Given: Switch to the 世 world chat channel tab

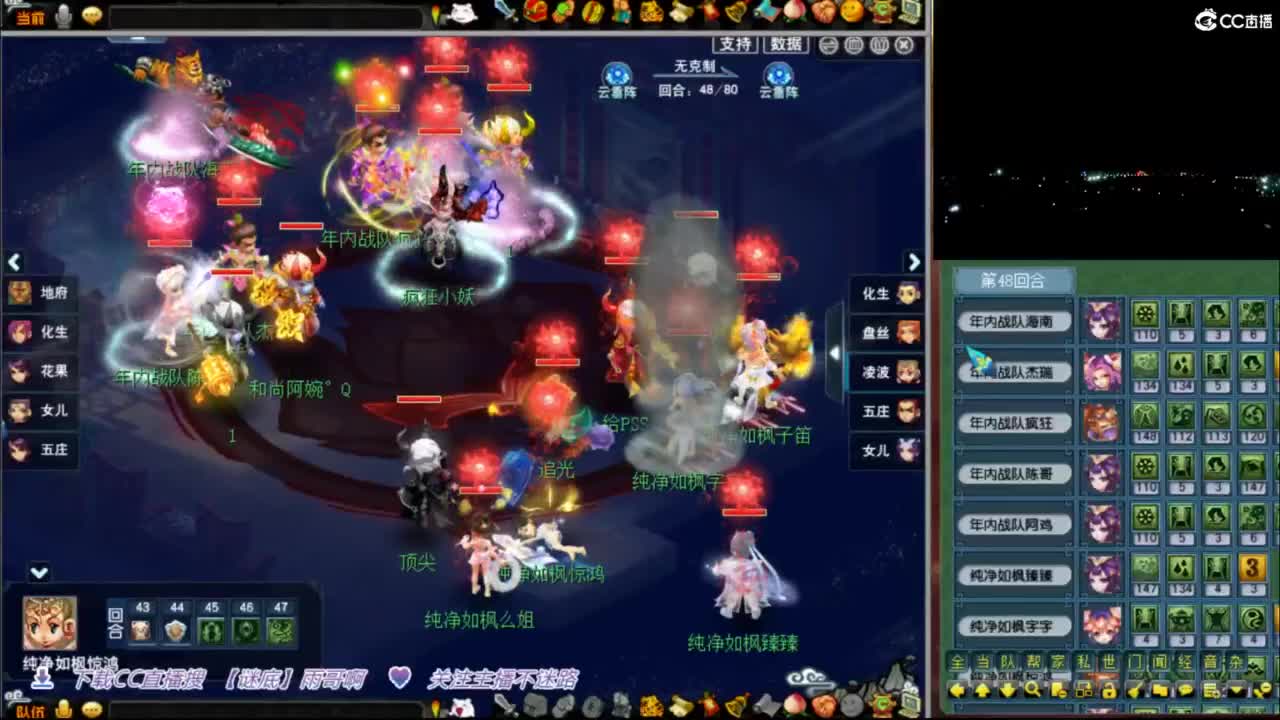Looking at the screenshot, I should 1110,661.
